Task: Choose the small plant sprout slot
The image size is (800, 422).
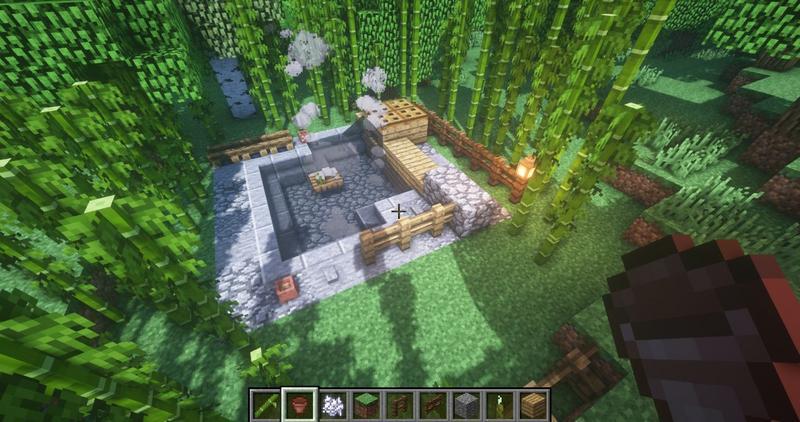Action: point(499,405)
